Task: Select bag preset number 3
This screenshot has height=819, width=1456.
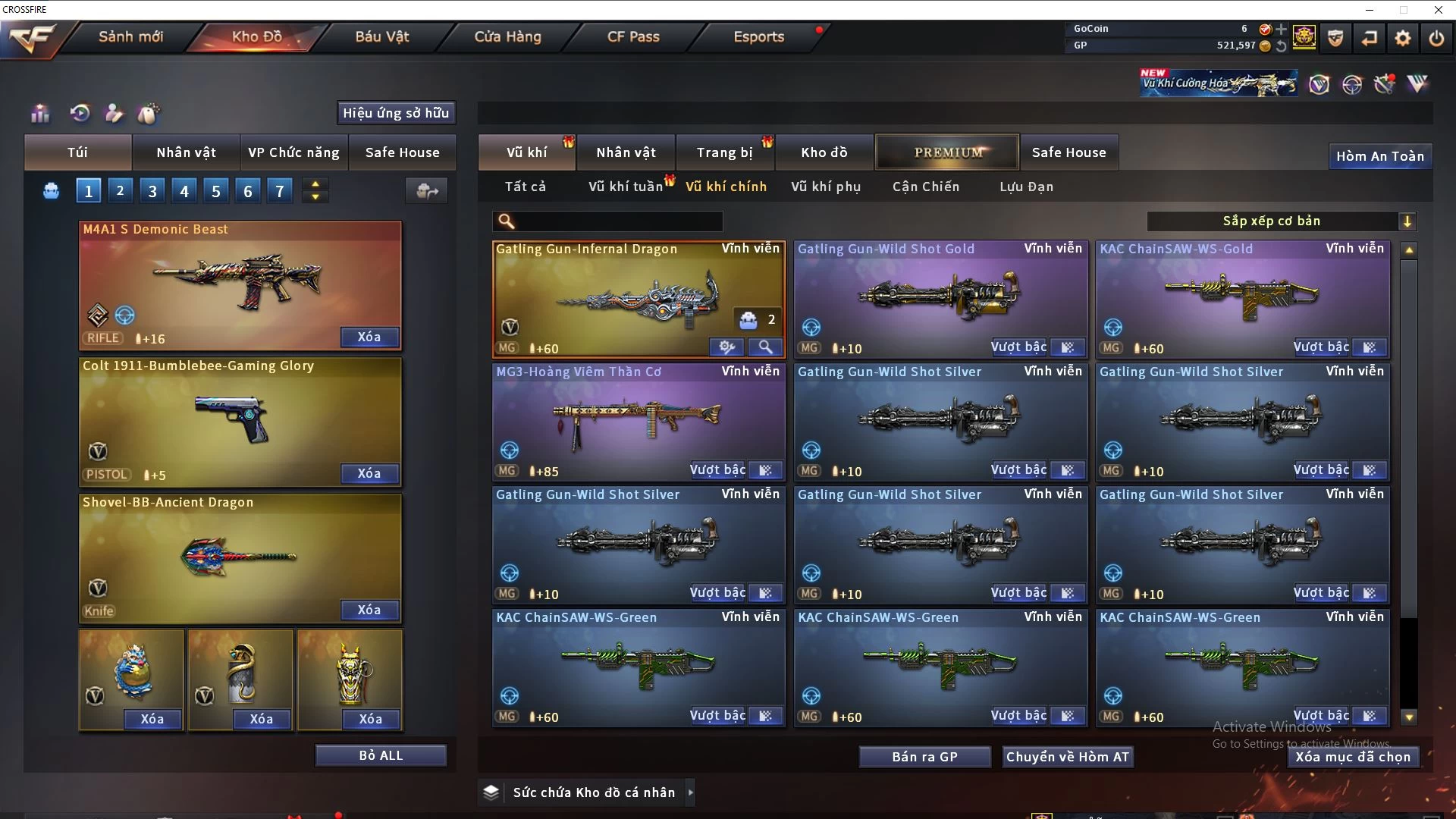Action: tap(152, 191)
